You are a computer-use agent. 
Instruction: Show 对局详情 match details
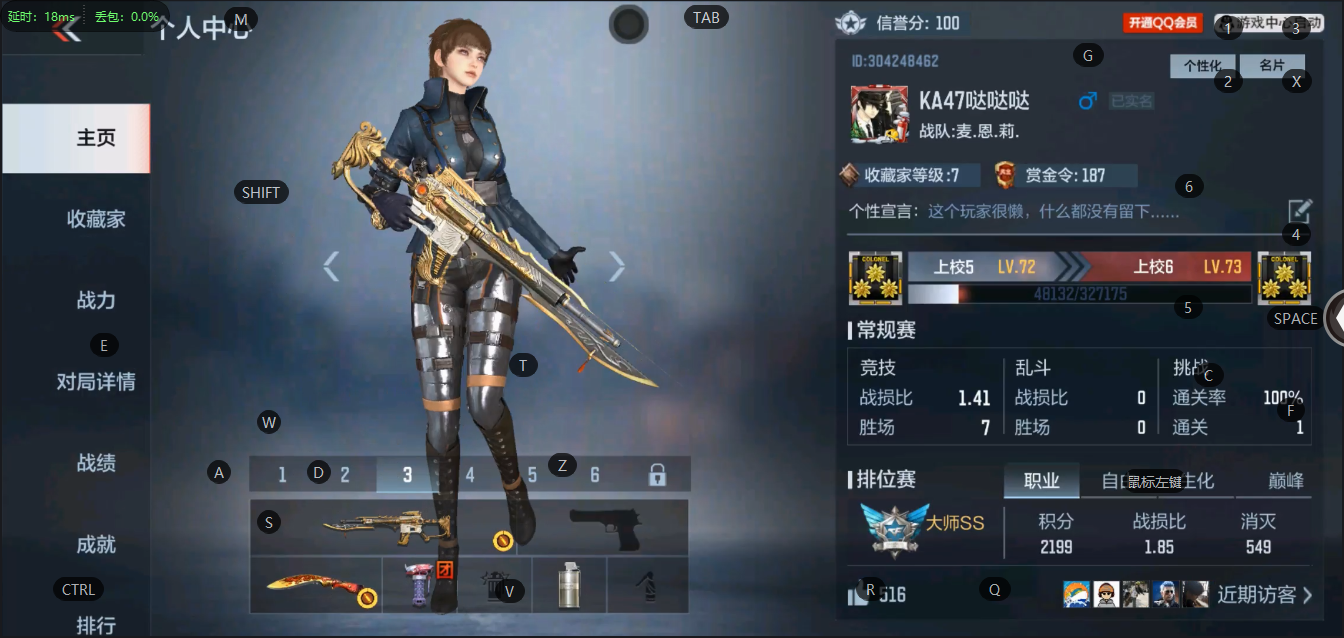[96, 381]
